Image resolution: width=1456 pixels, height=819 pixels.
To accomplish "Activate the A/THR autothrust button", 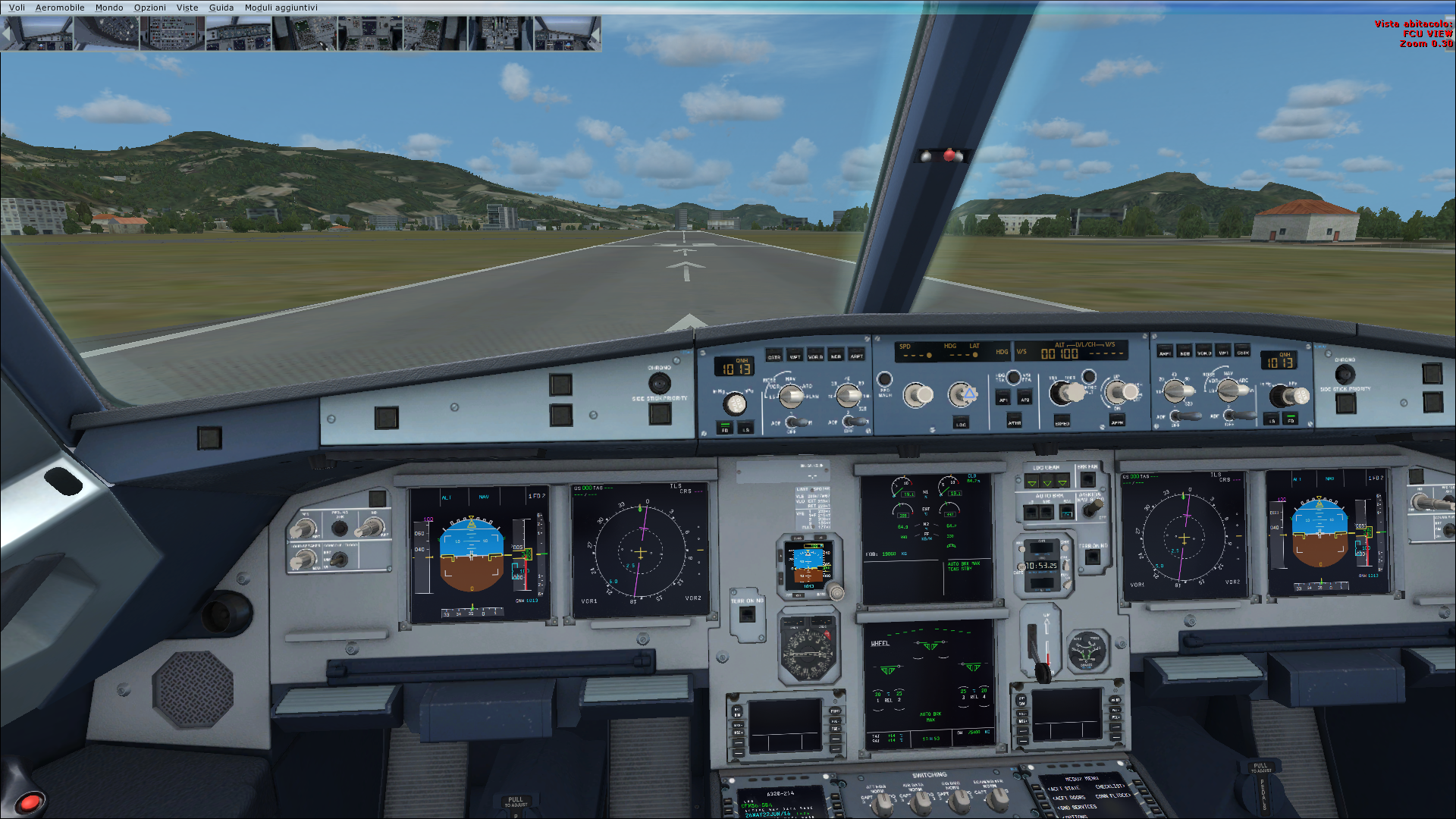I will click(1015, 422).
